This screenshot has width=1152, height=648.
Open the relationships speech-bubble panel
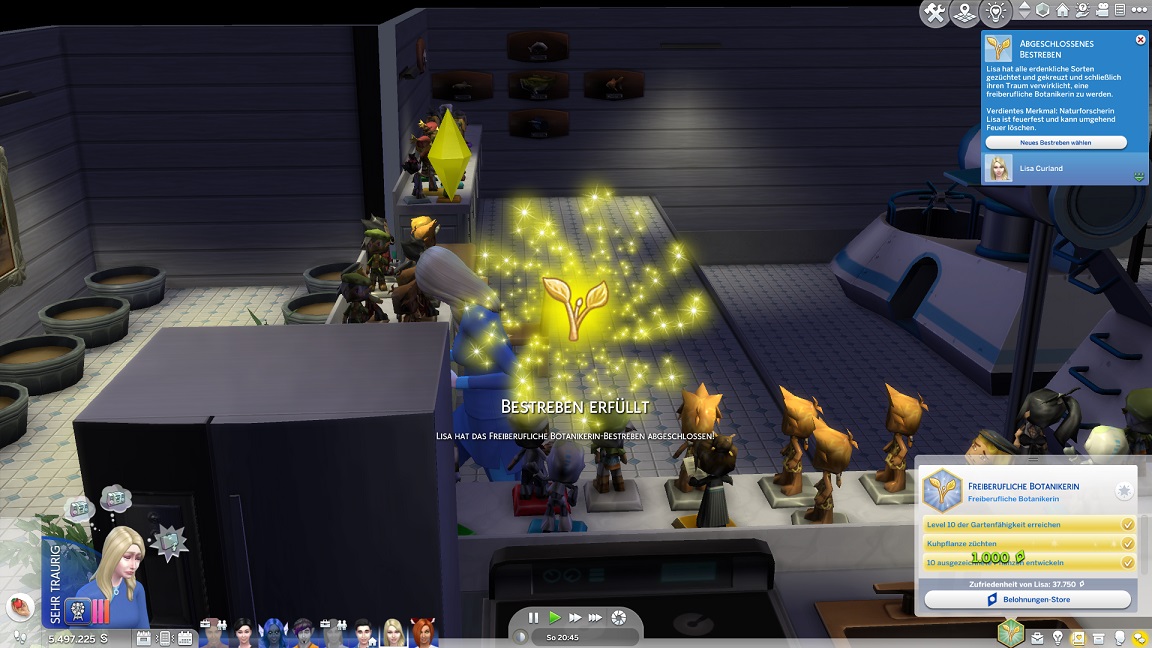pyautogui.click(x=1140, y=638)
